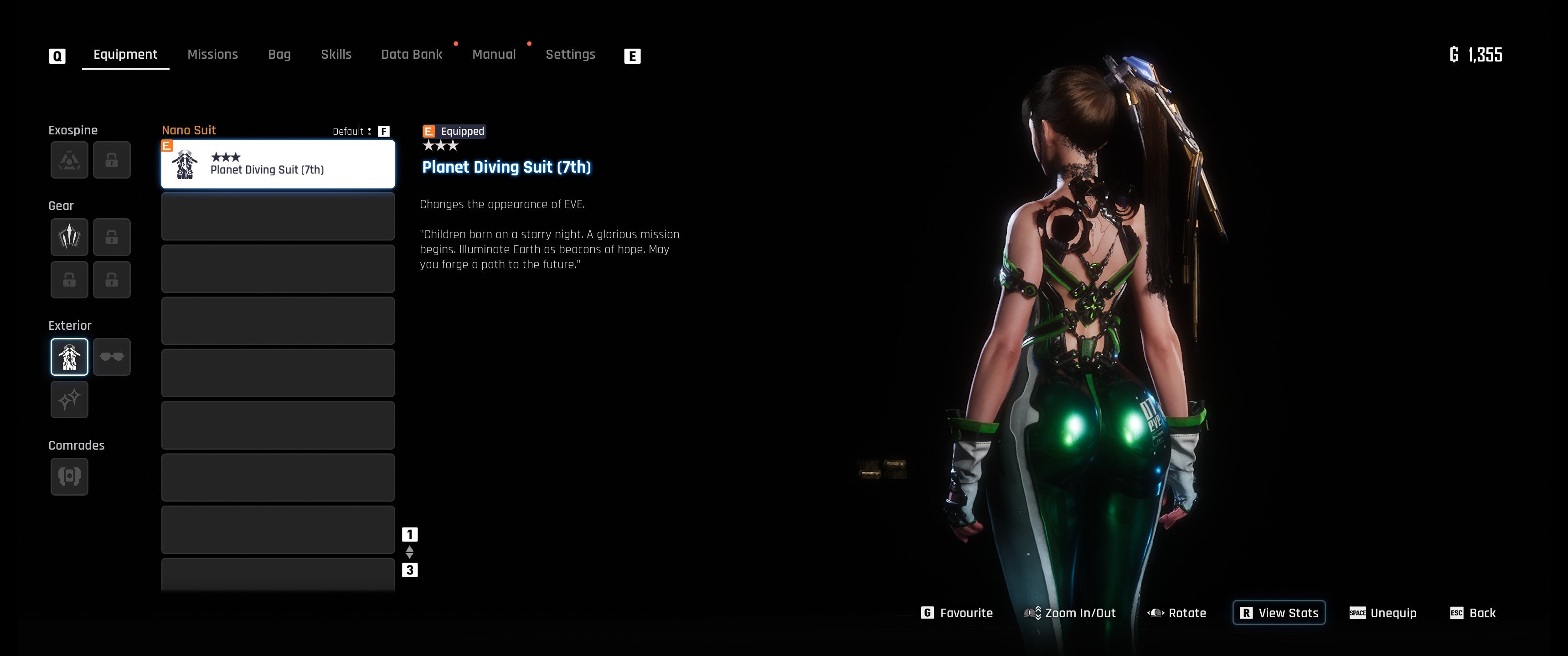Select the glasses exterior slot
1568x656 pixels.
112,357
